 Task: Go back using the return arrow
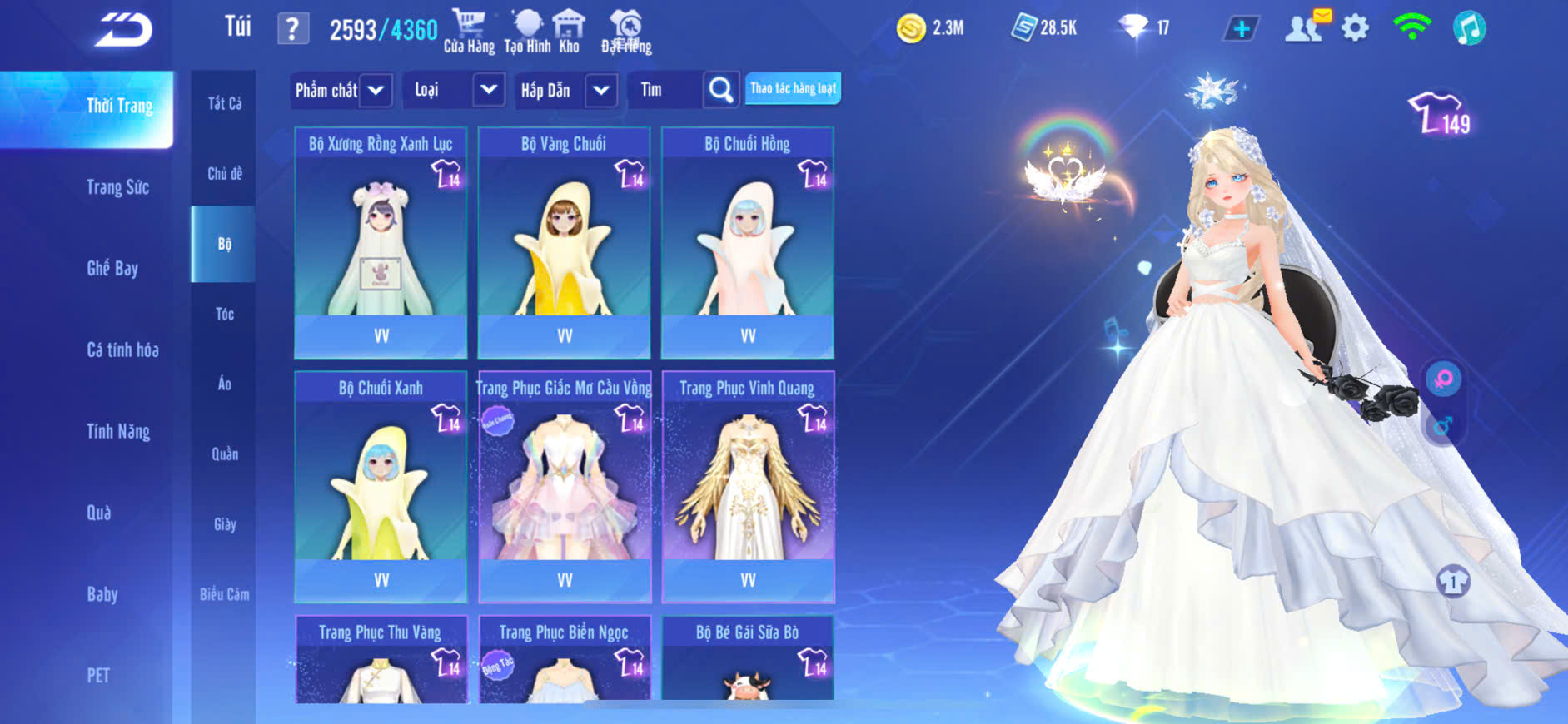(x=123, y=31)
